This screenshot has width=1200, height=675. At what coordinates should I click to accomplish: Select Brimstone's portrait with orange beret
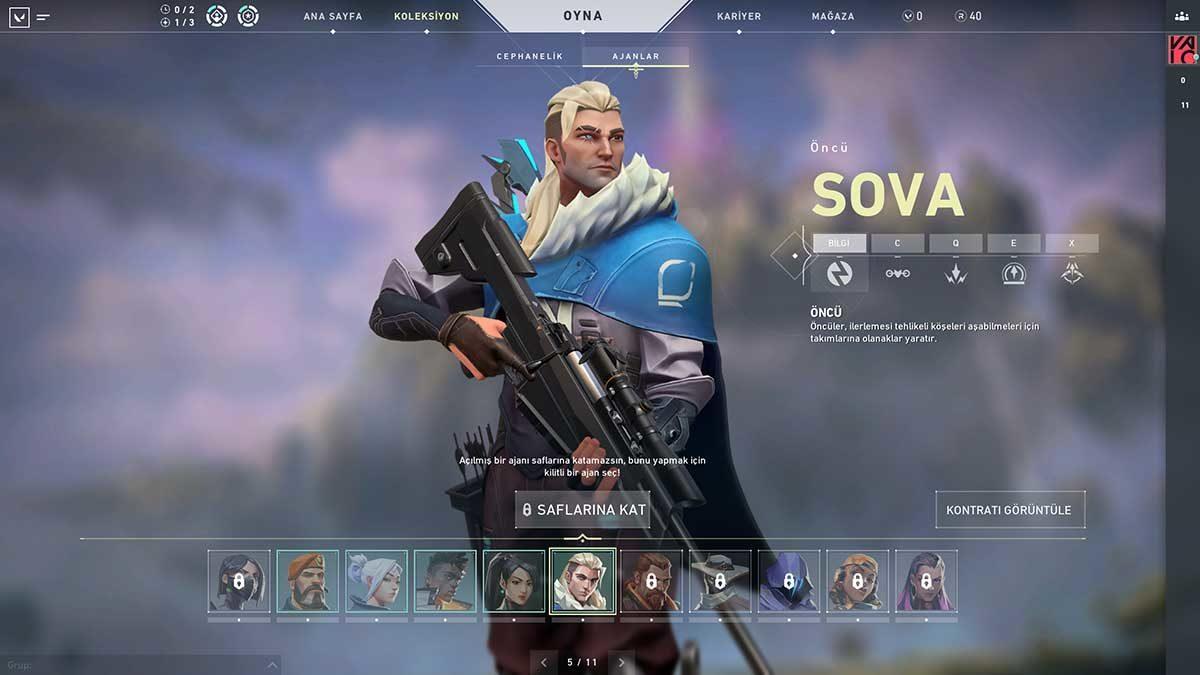(x=307, y=581)
